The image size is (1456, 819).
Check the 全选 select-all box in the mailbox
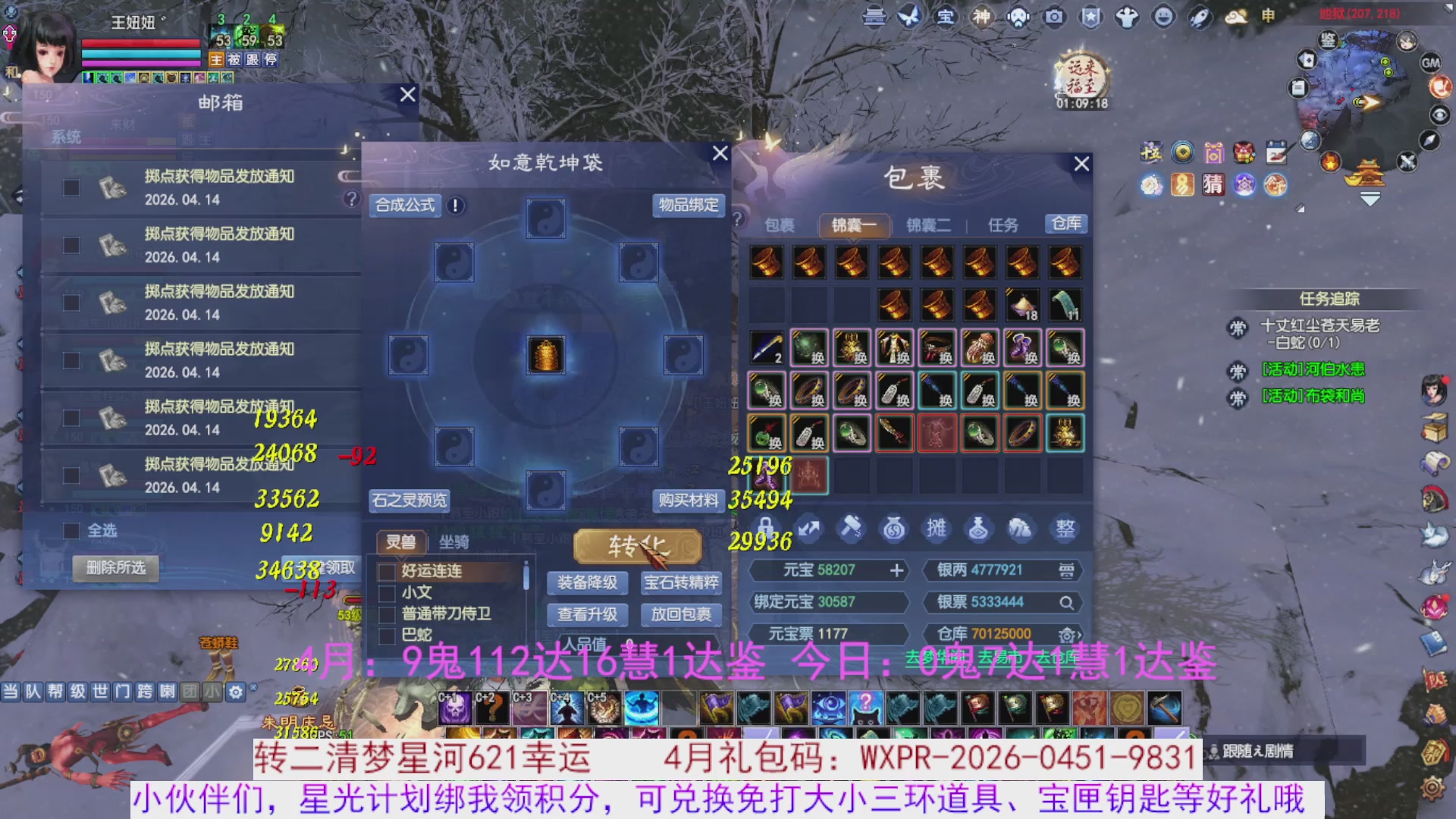coord(71,530)
